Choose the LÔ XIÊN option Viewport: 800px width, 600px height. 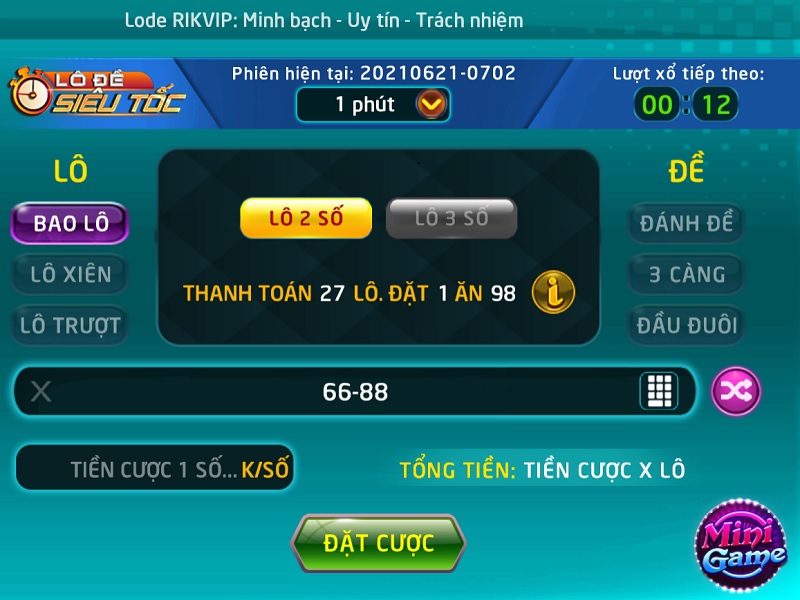[70, 273]
